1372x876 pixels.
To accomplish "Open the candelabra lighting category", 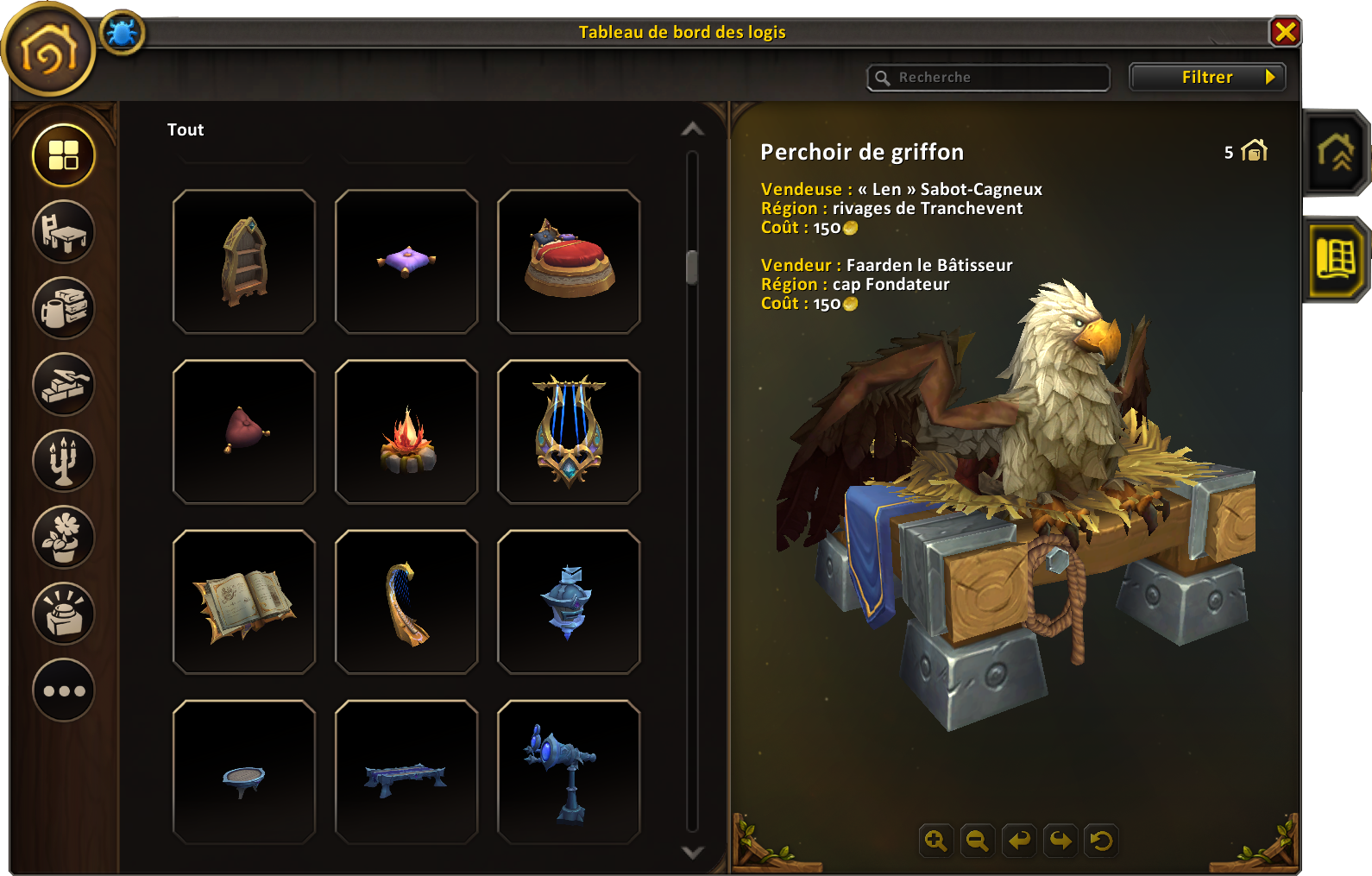I will 64,461.
